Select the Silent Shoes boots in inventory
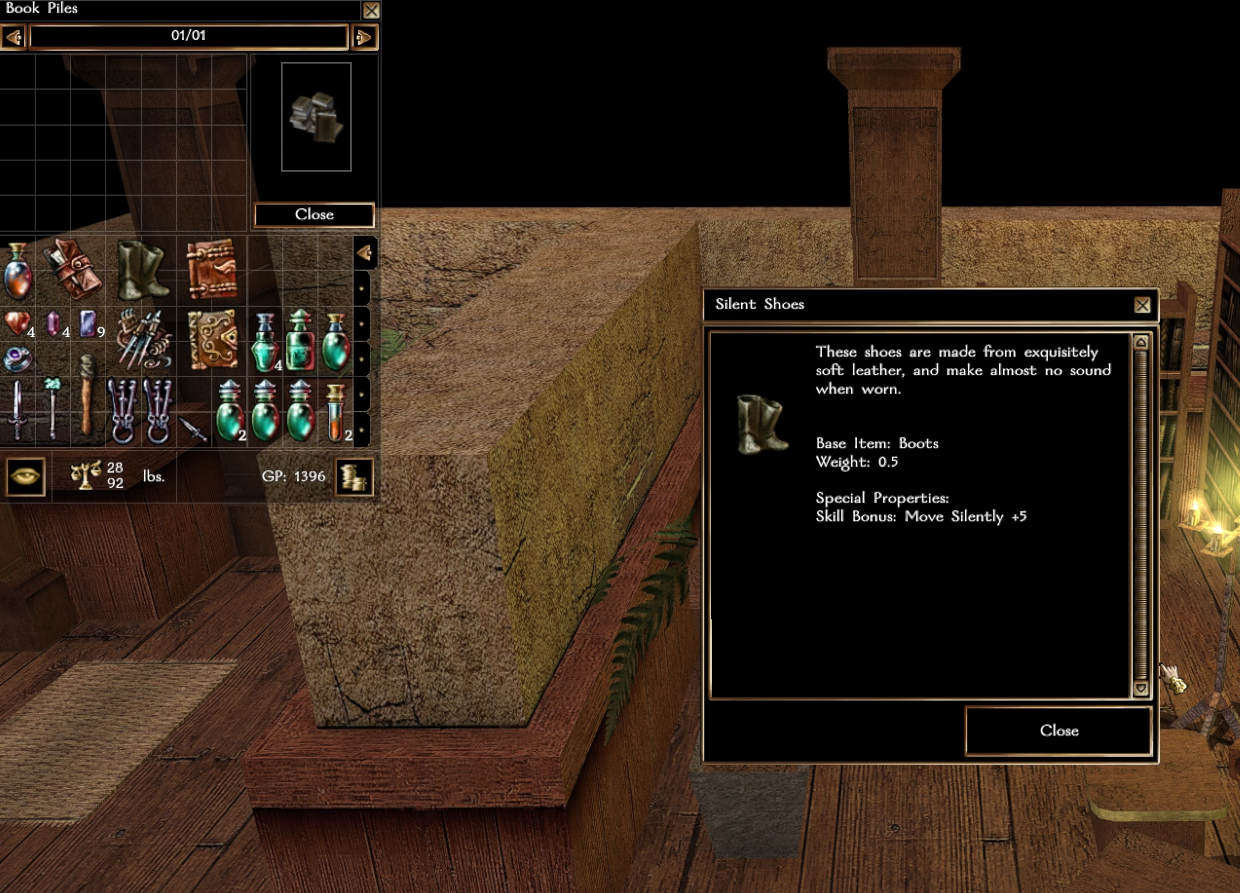The height and width of the screenshot is (893, 1240). (143, 270)
